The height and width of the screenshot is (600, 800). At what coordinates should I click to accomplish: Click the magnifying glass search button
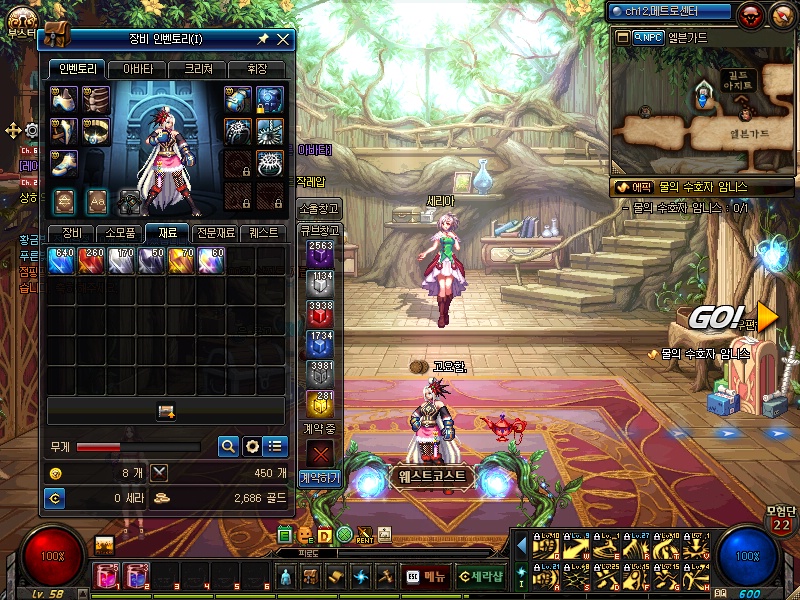click(x=228, y=446)
